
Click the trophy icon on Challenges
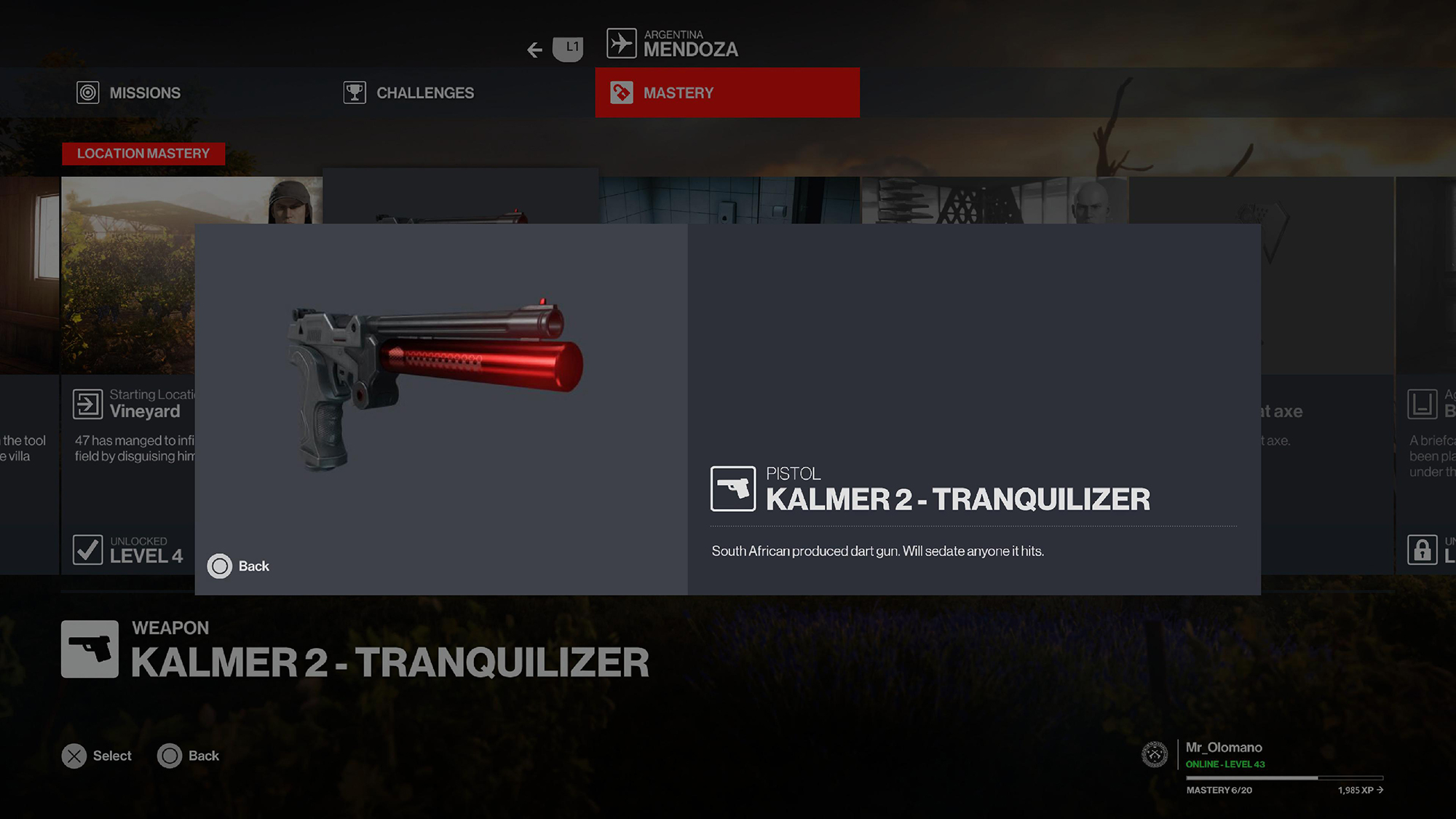tap(355, 92)
